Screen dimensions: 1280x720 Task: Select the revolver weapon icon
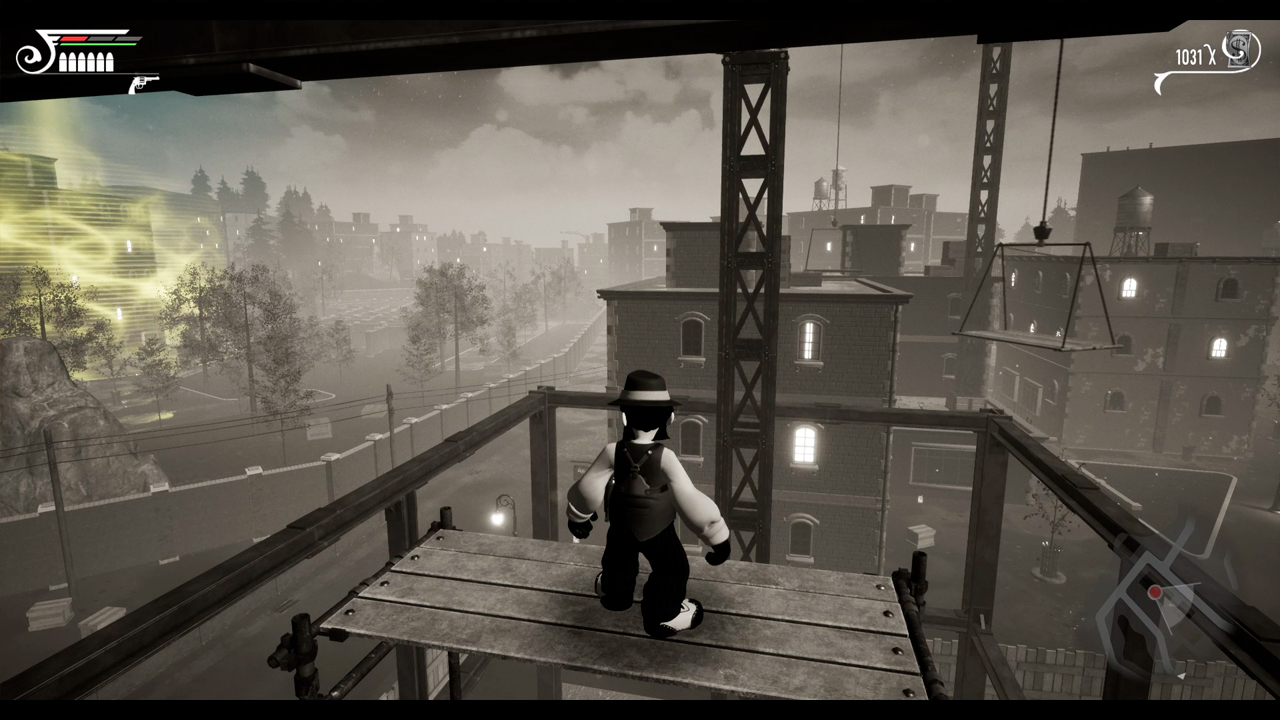click(143, 83)
